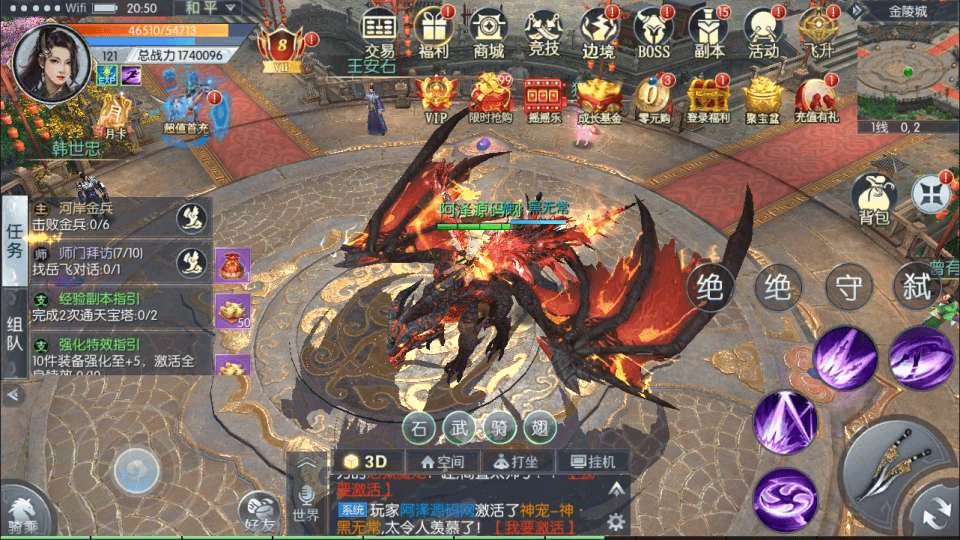Open the 福利 welfare gift icon
This screenshot has height=540, width=960.
(433, 31)
